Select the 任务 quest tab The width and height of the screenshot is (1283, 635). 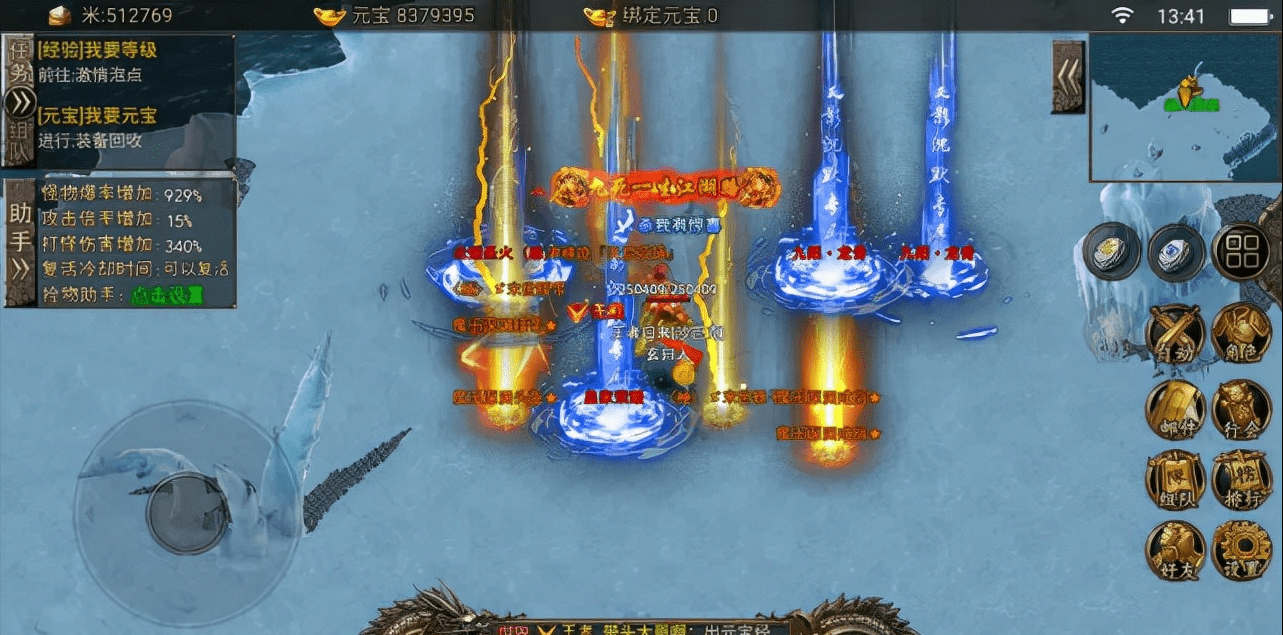click(19, 62)
